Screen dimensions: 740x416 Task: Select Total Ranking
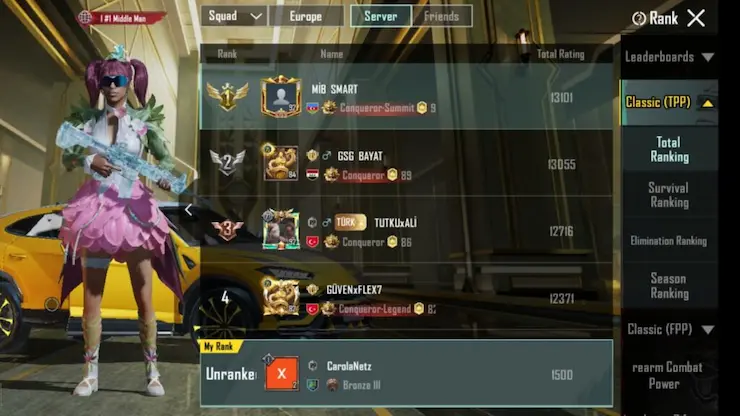pos(669,149)
